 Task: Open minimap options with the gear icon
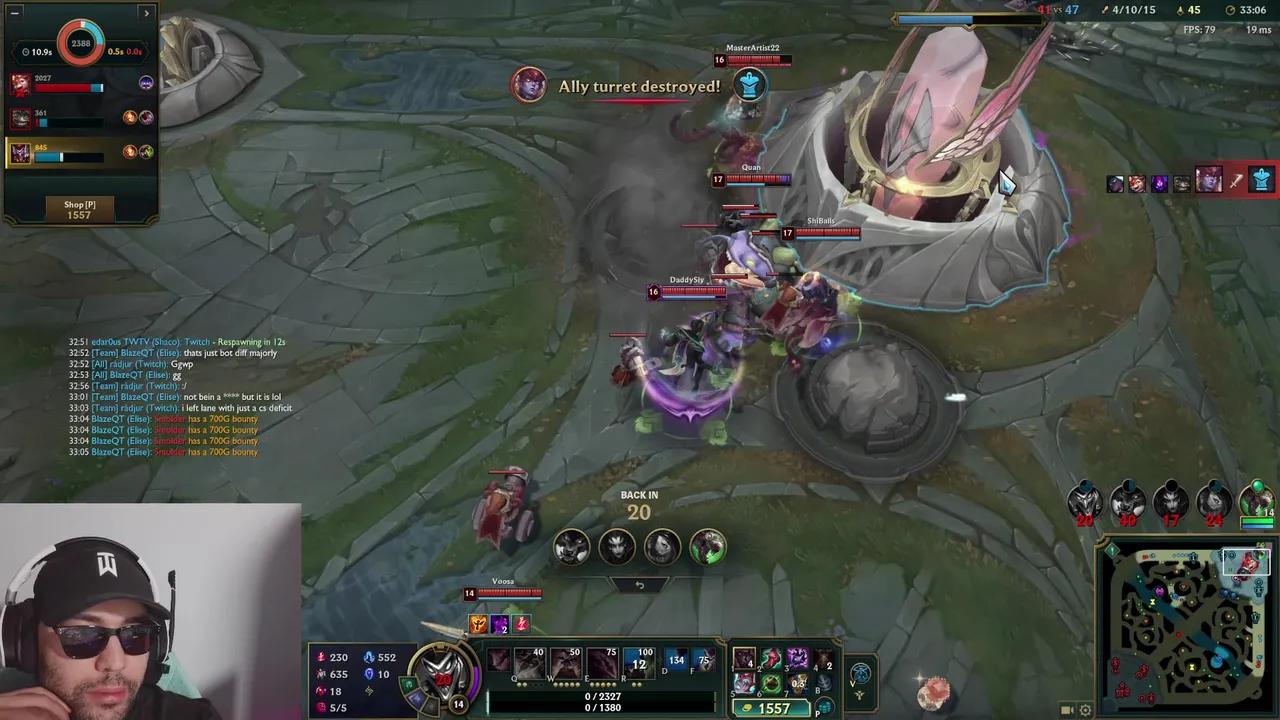click(1086, 709)
